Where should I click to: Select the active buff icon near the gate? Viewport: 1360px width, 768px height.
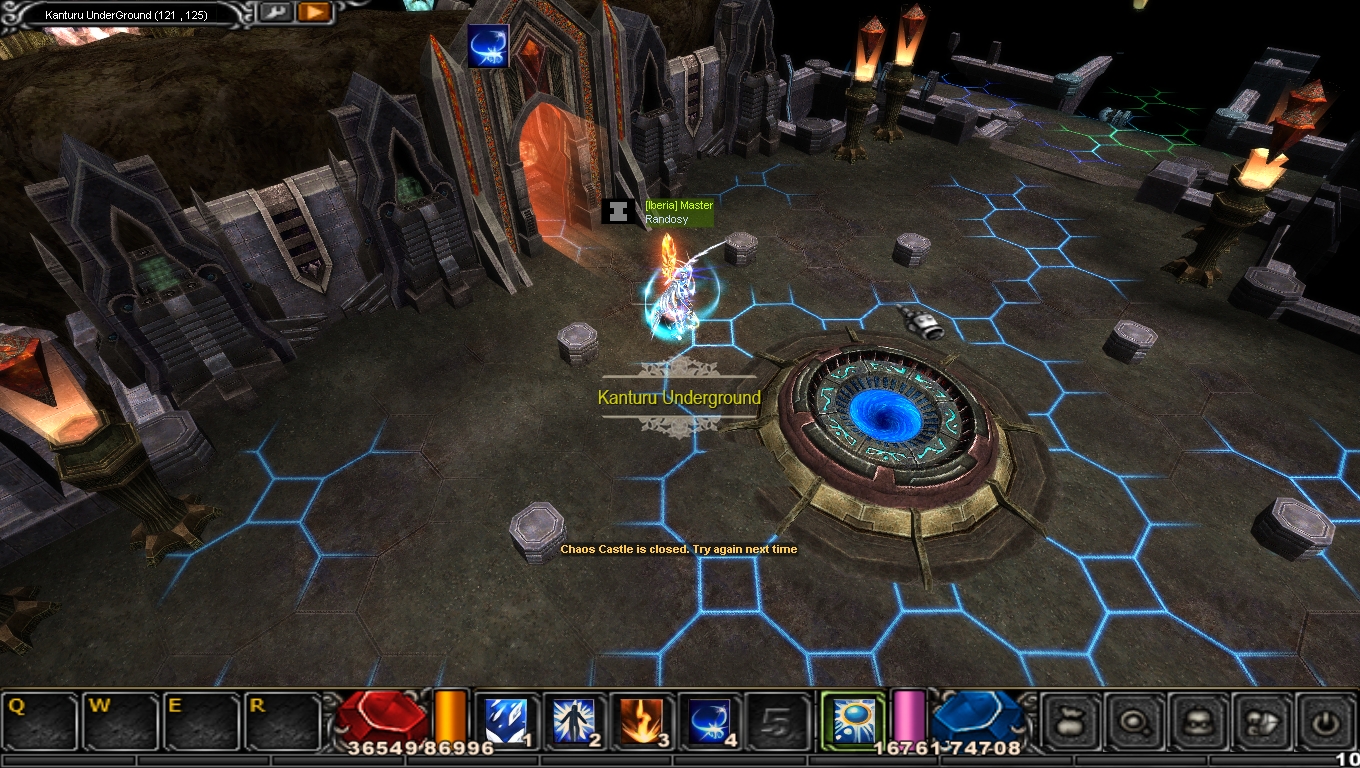[x=488, y=47]
